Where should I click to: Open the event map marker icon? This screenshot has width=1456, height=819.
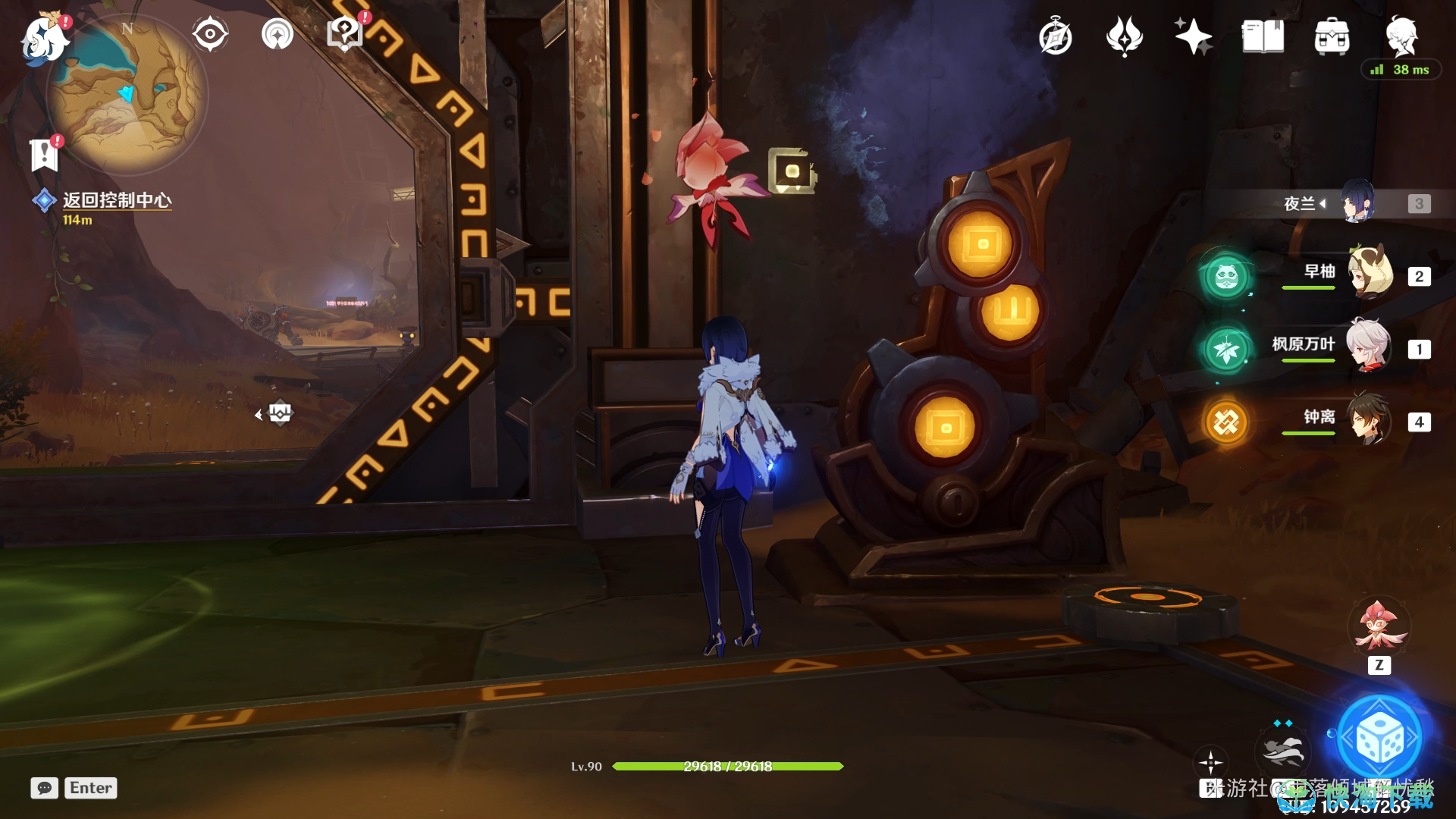point(344,34)
